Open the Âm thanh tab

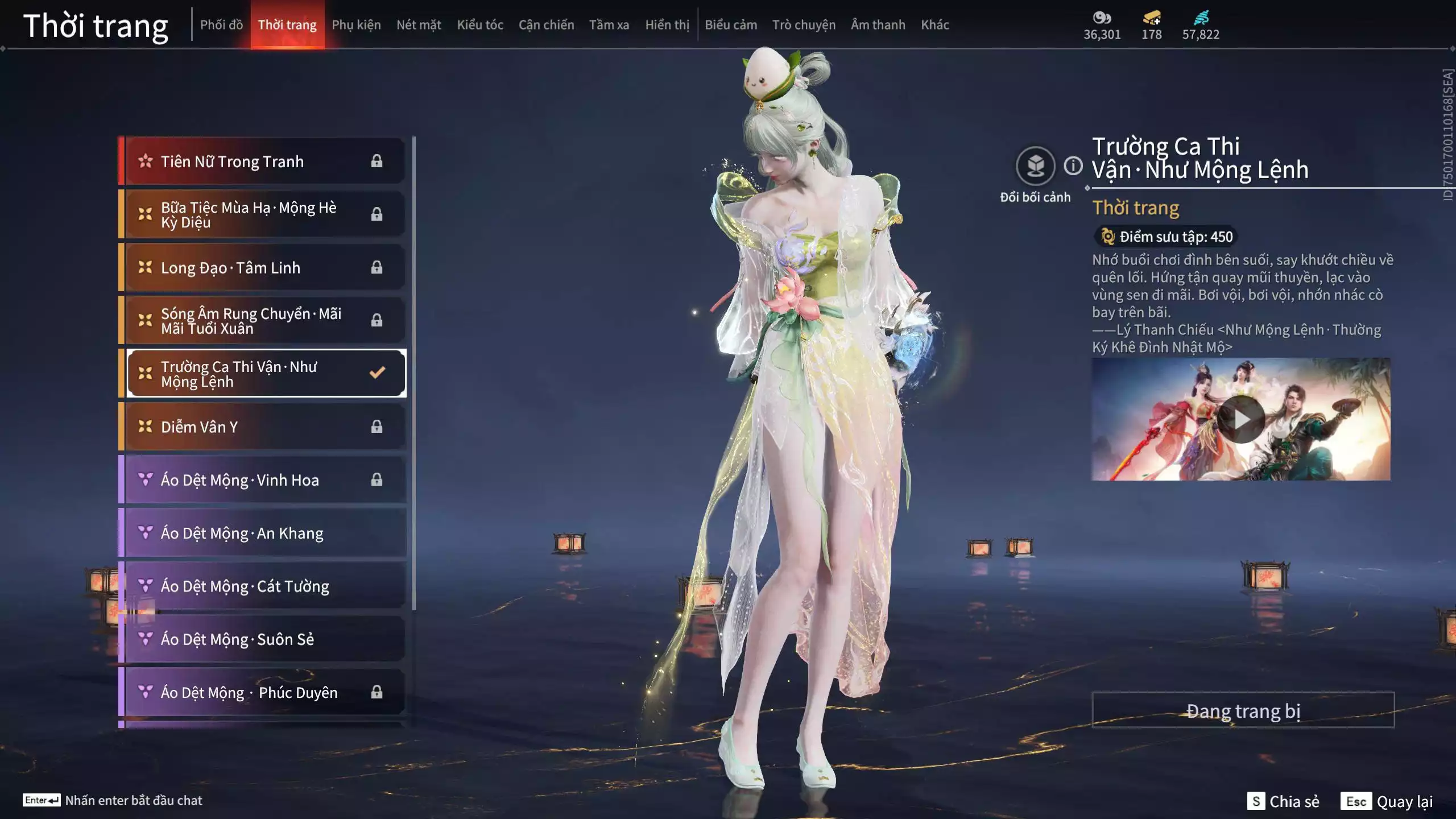pyautogui.click(x=878, y=24)
